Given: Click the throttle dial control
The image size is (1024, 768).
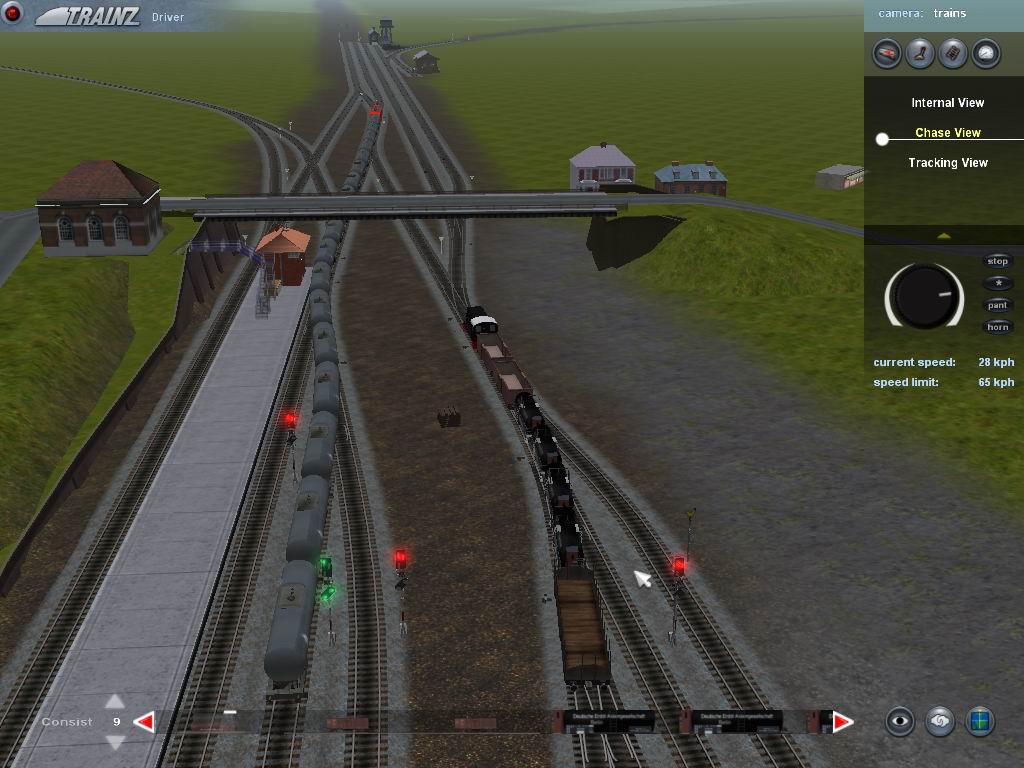Looking at the screenshot, I should coord(924,296).
